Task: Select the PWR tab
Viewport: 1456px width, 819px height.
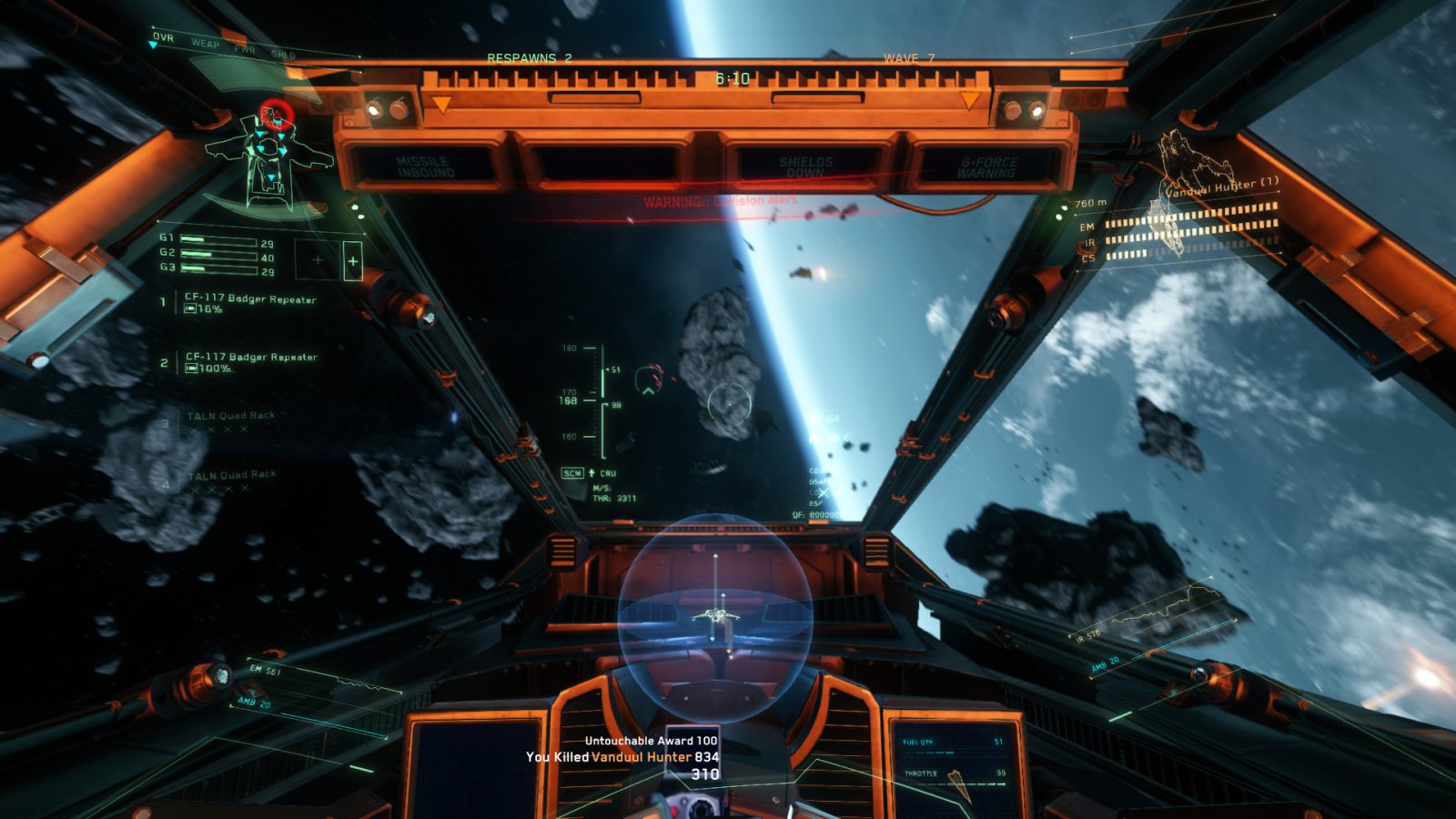Action: point(245,49)
